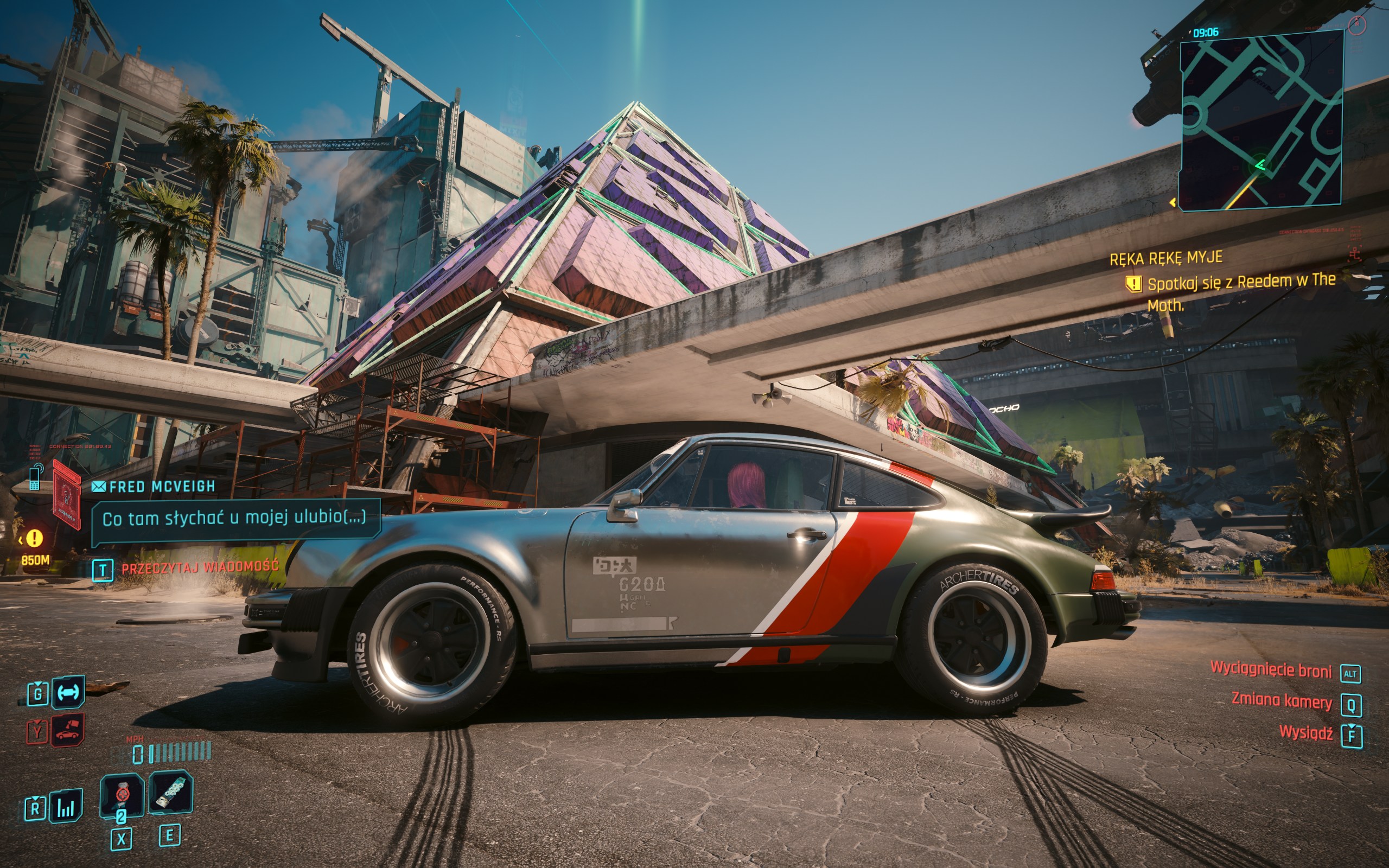
Task: Select the yellow exclamation quest marker
Action: pyautogui.click(x=34, y=538)
